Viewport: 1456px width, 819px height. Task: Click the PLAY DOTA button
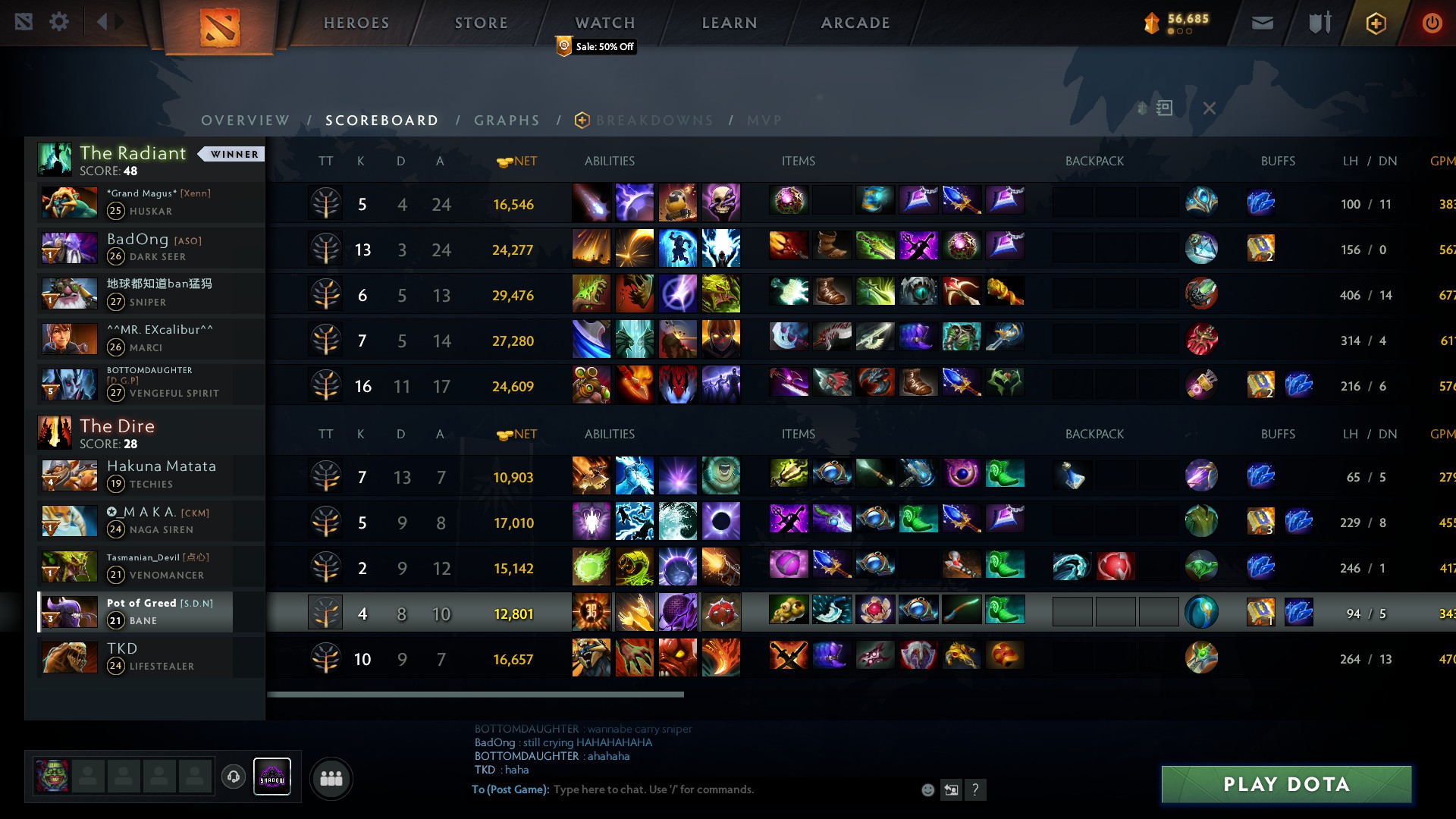(x=1285, y=785)
